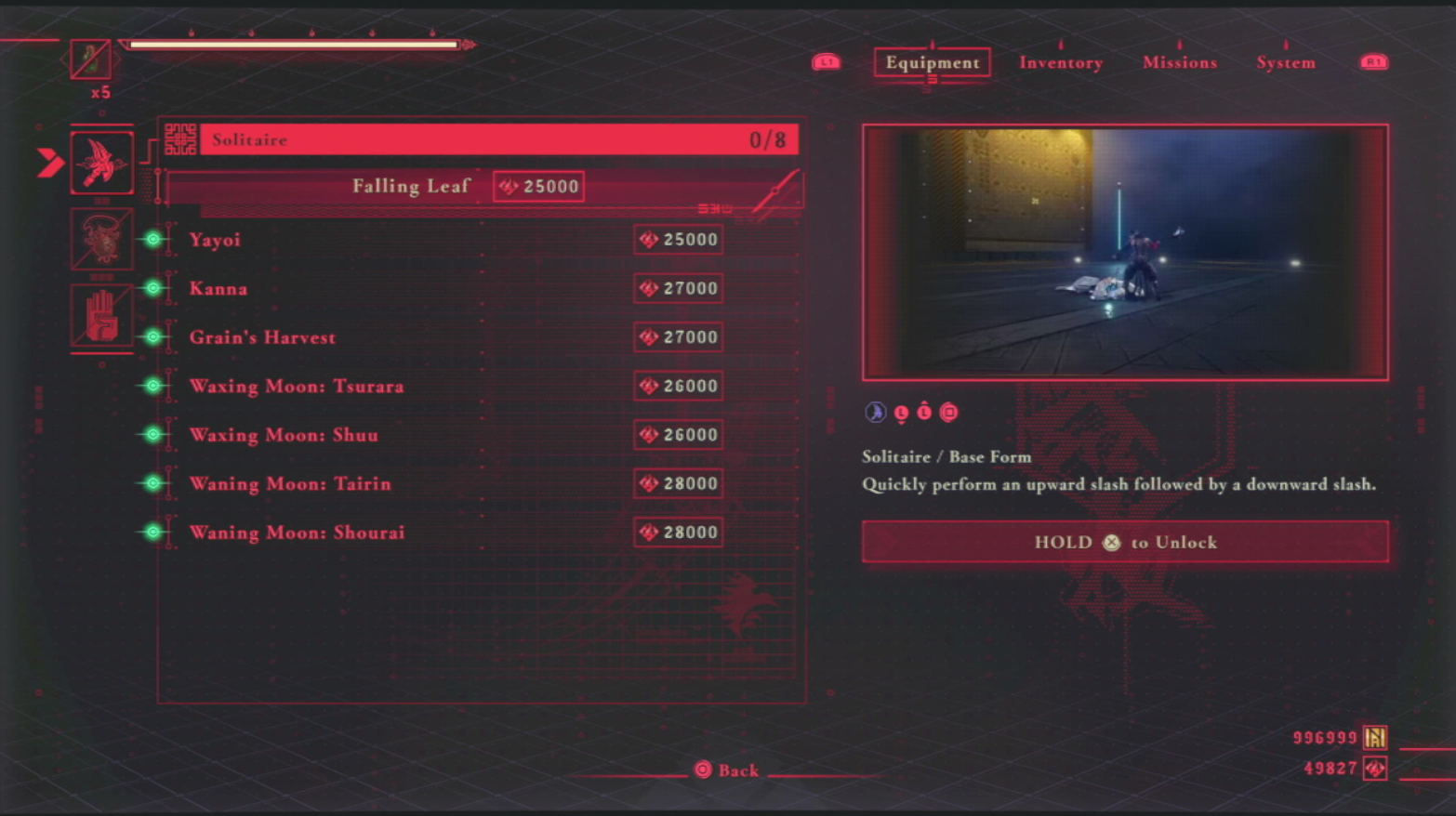Select Waxing Moon: Tsurara

click(x=297, y=386)
